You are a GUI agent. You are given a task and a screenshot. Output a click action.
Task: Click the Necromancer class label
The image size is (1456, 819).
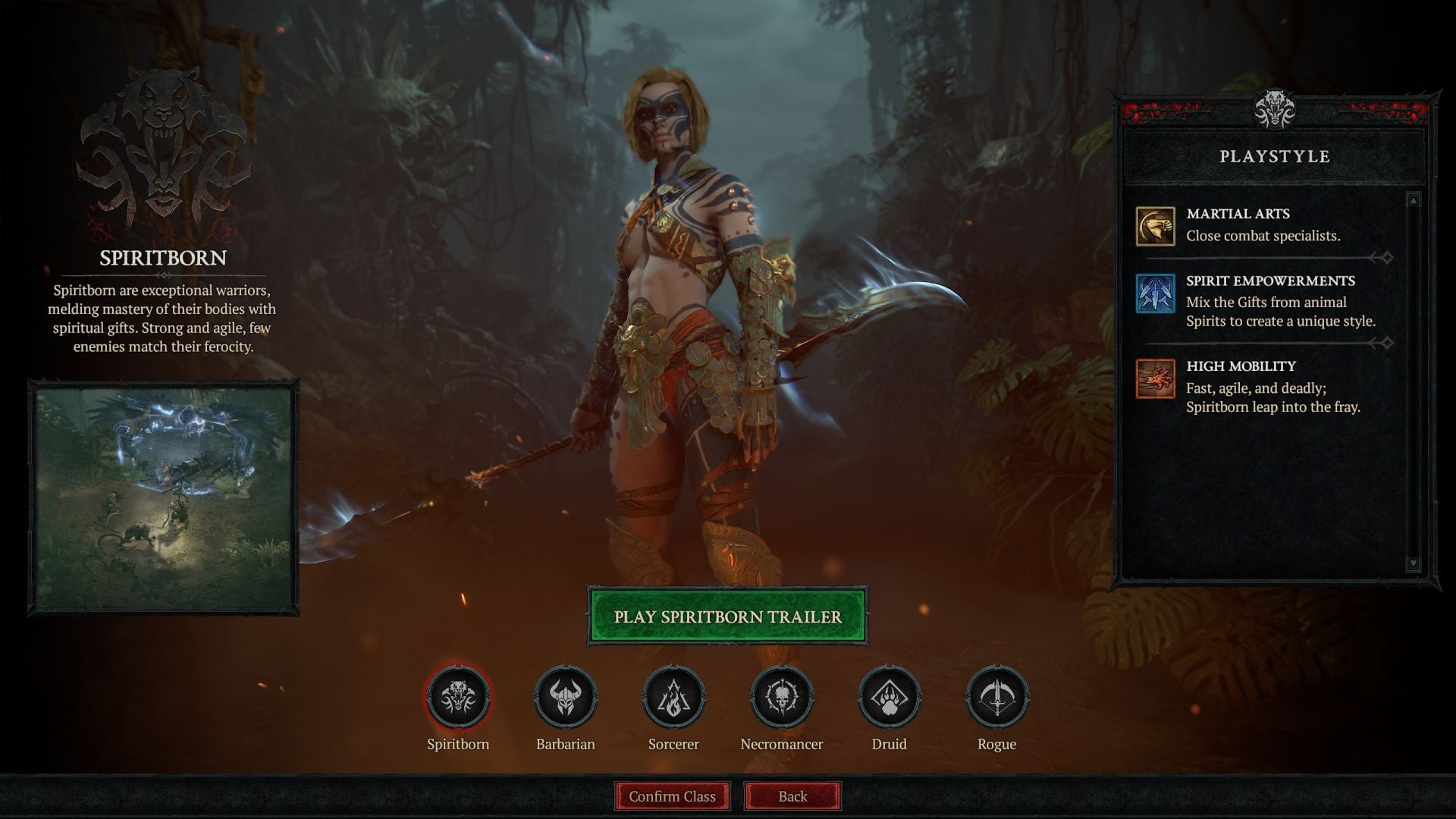781,744
